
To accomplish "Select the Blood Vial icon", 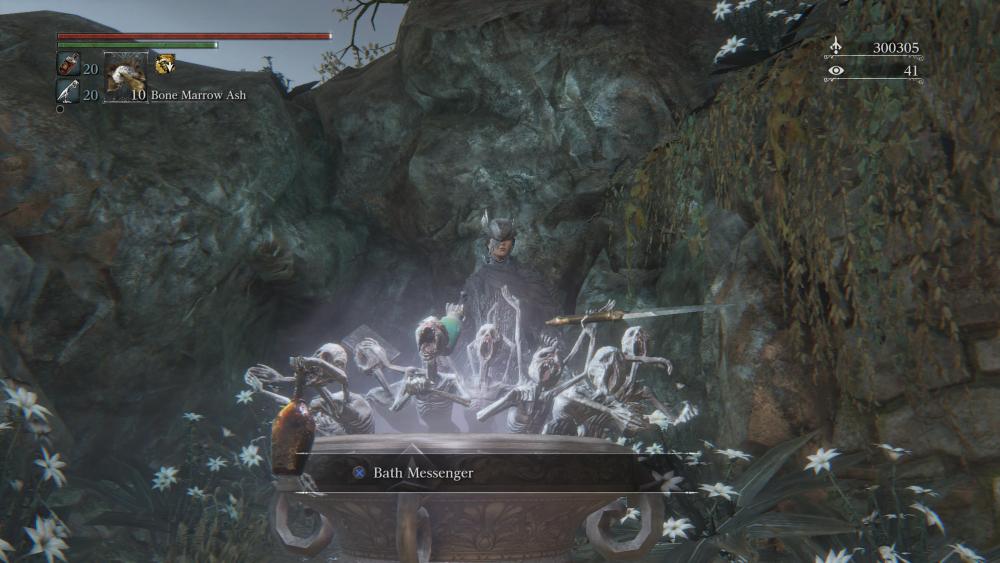I will (x=67, y=67).
